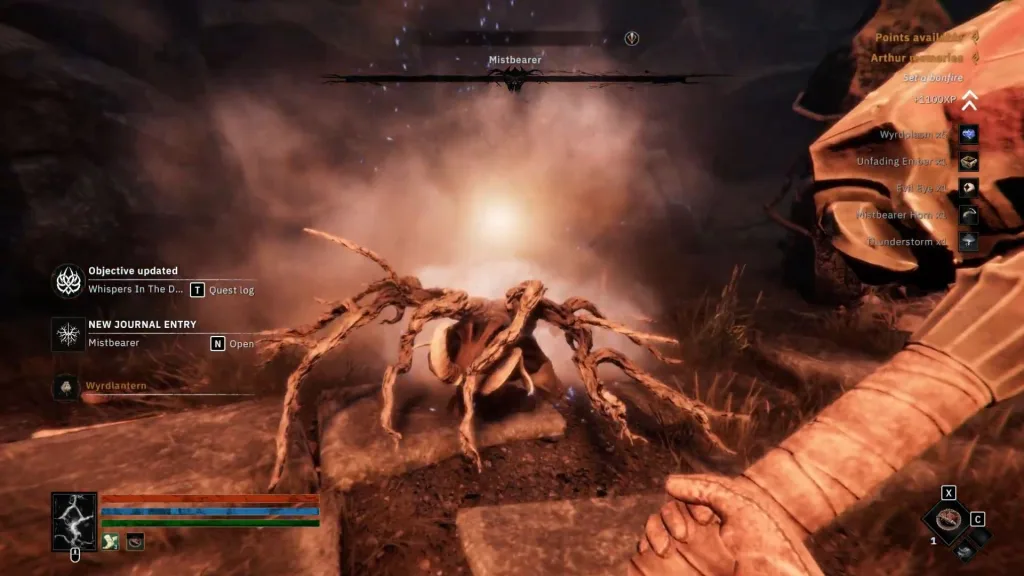Image resolution: width=1024 pixels, height=576 pixels.
Task: Click the Evil Eye loot icon
Action: click(968, 188)
